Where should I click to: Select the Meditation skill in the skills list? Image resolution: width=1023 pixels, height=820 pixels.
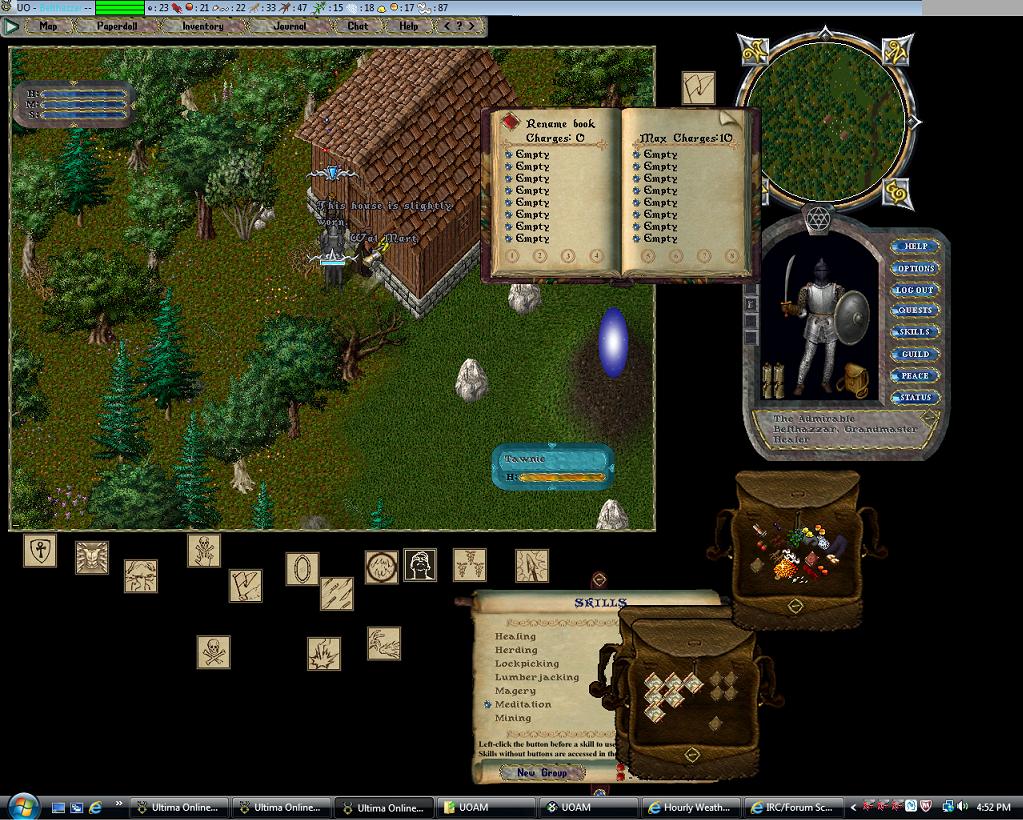523,704
